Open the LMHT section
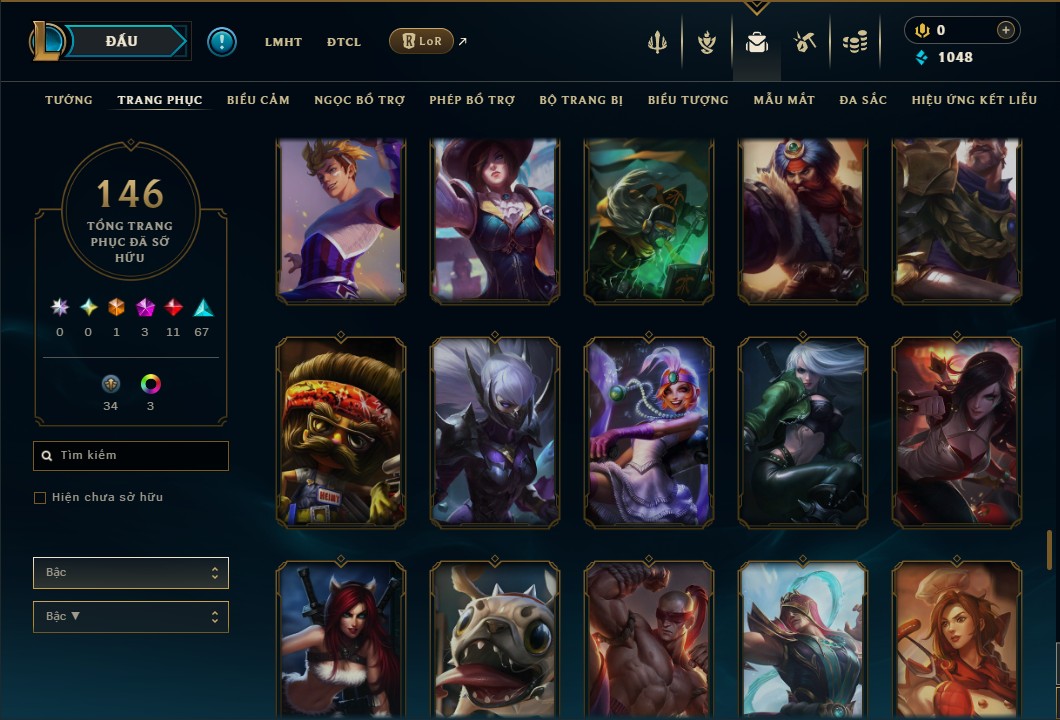1060x720 pixels. tap(283, 42)
